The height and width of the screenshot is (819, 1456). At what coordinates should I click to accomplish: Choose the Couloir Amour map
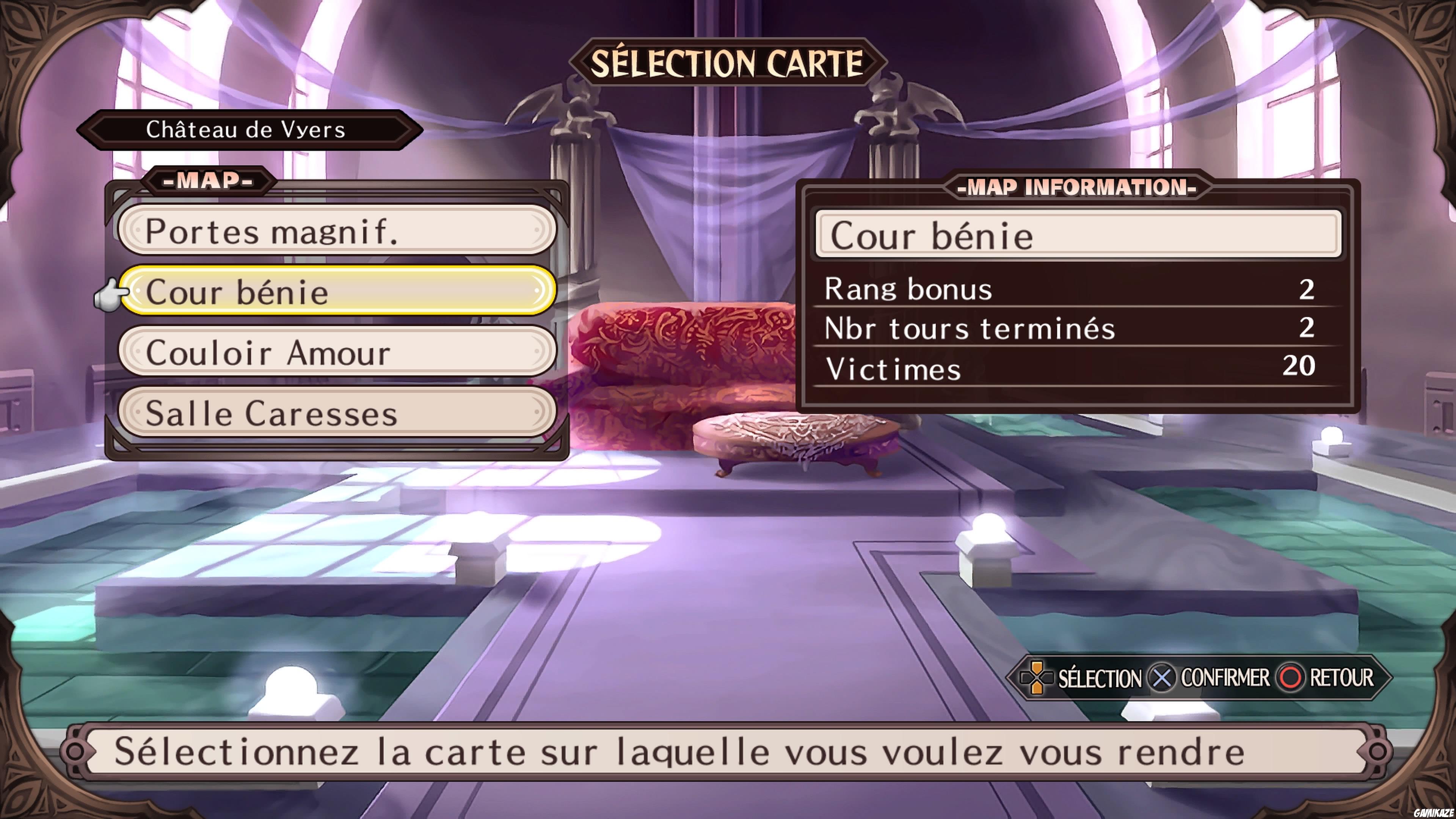coord(339,354)
